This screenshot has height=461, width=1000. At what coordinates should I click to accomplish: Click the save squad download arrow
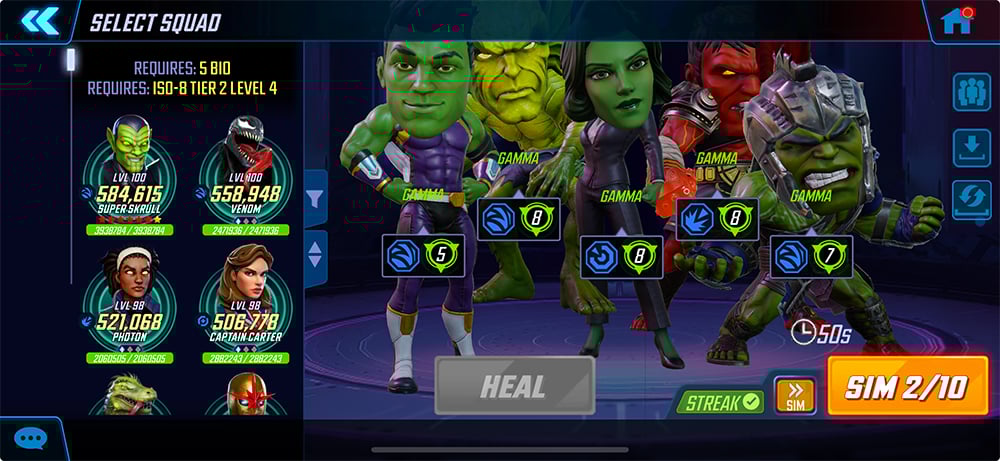tap(971, 148)
